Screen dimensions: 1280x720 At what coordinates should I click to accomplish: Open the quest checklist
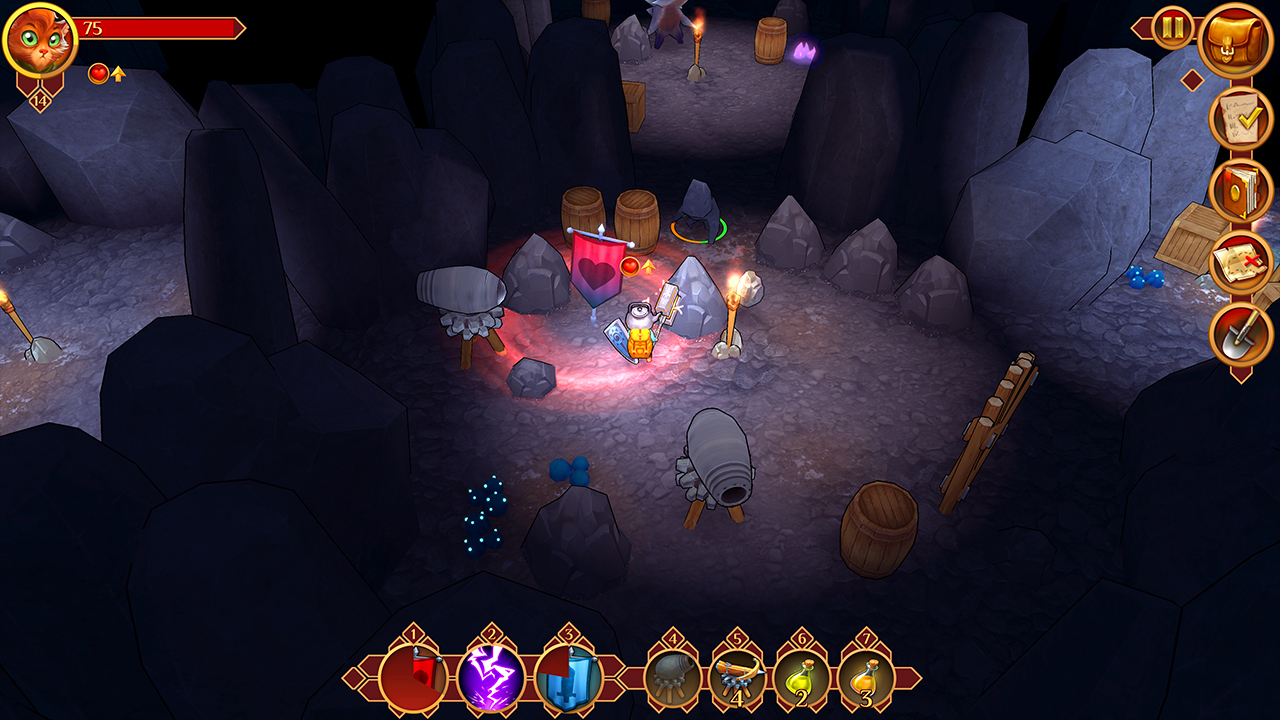click(x=1236, y=118)
